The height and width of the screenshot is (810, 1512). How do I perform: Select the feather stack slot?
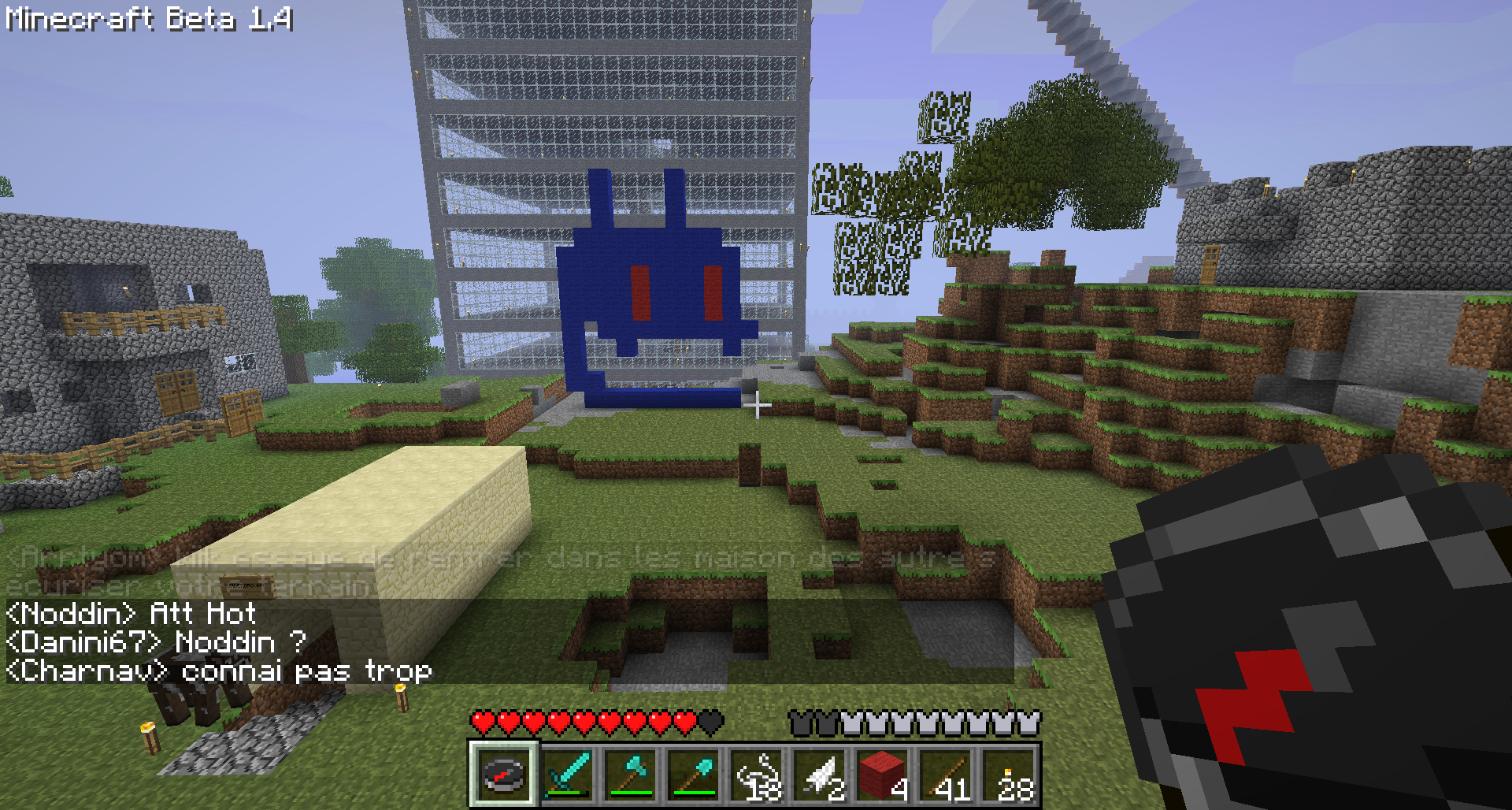pos(819,775)
